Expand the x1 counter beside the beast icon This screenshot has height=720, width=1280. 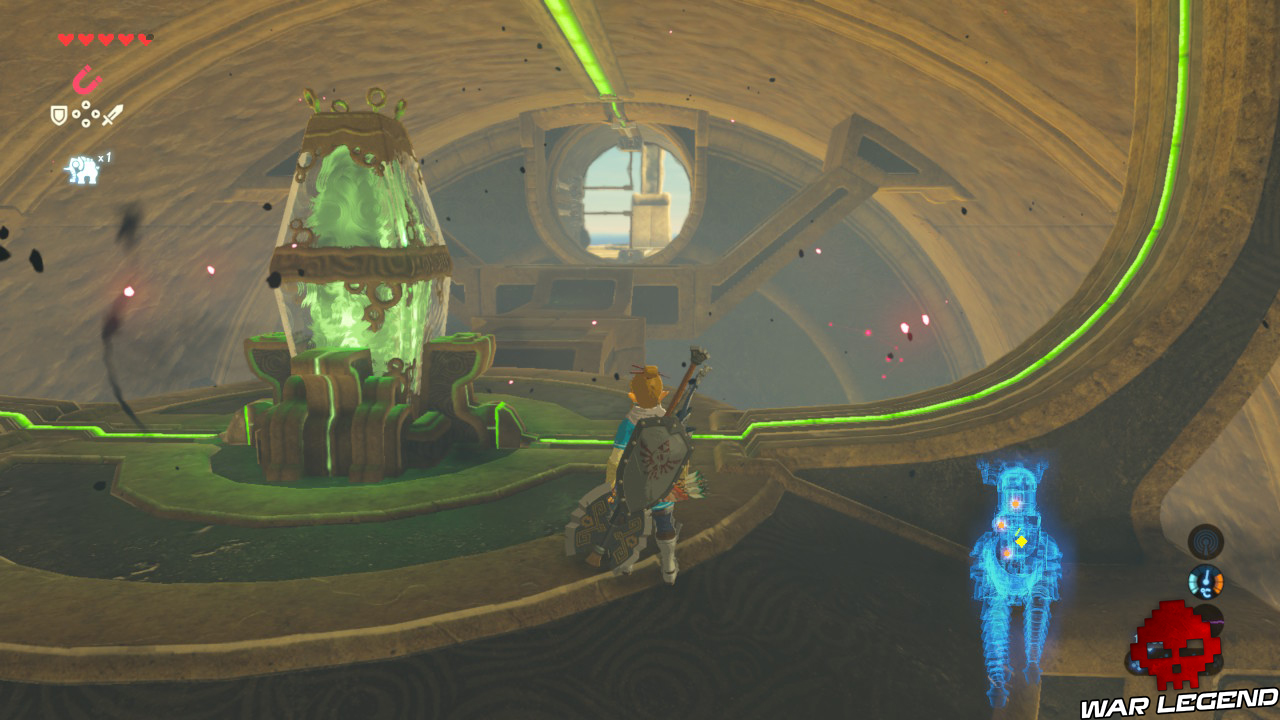point(104,158)
